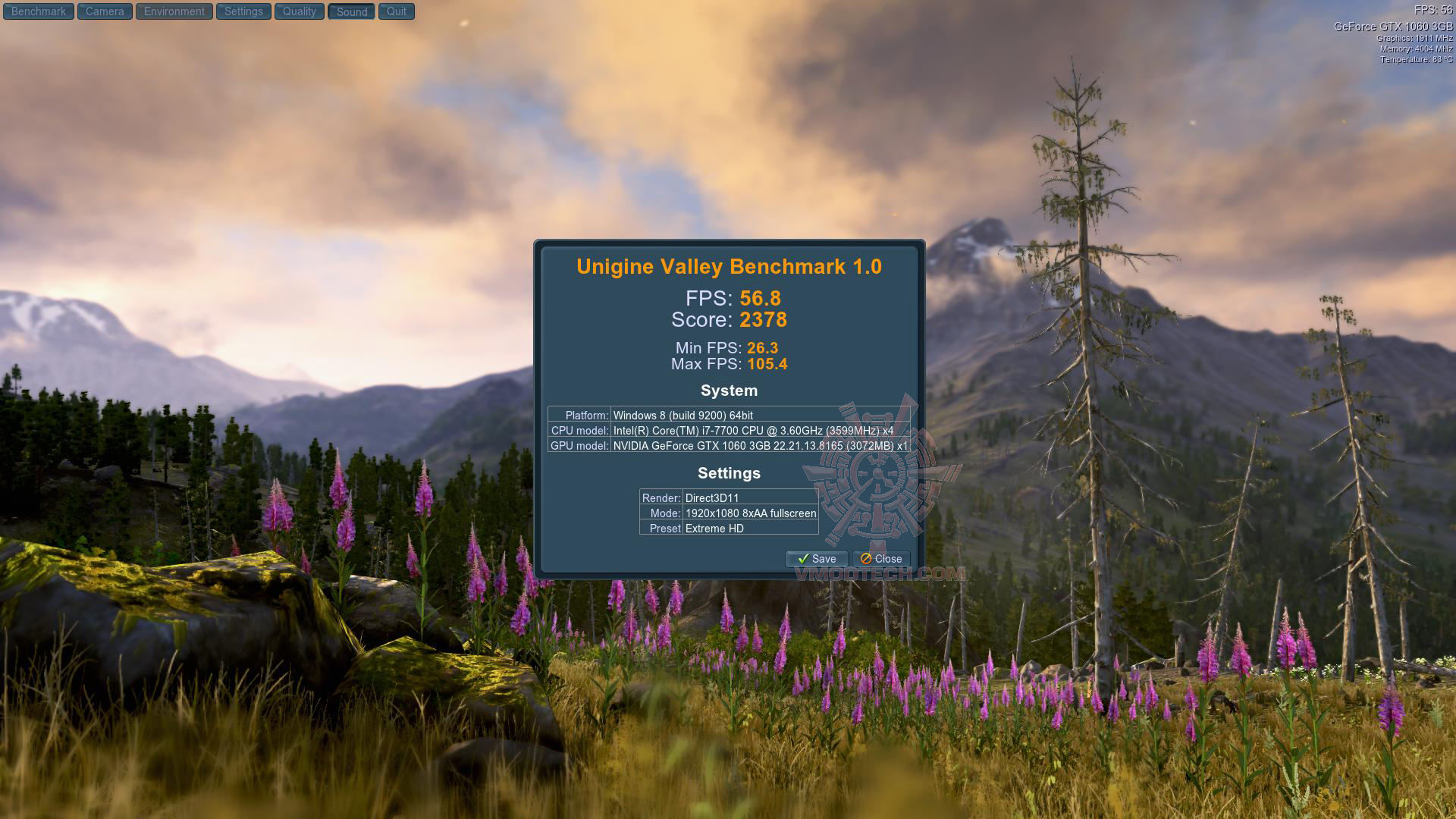Image resolution: width=1456 pixels, height=819 pixels.
Task: Save the benchmark results
Action: [817, 559]
